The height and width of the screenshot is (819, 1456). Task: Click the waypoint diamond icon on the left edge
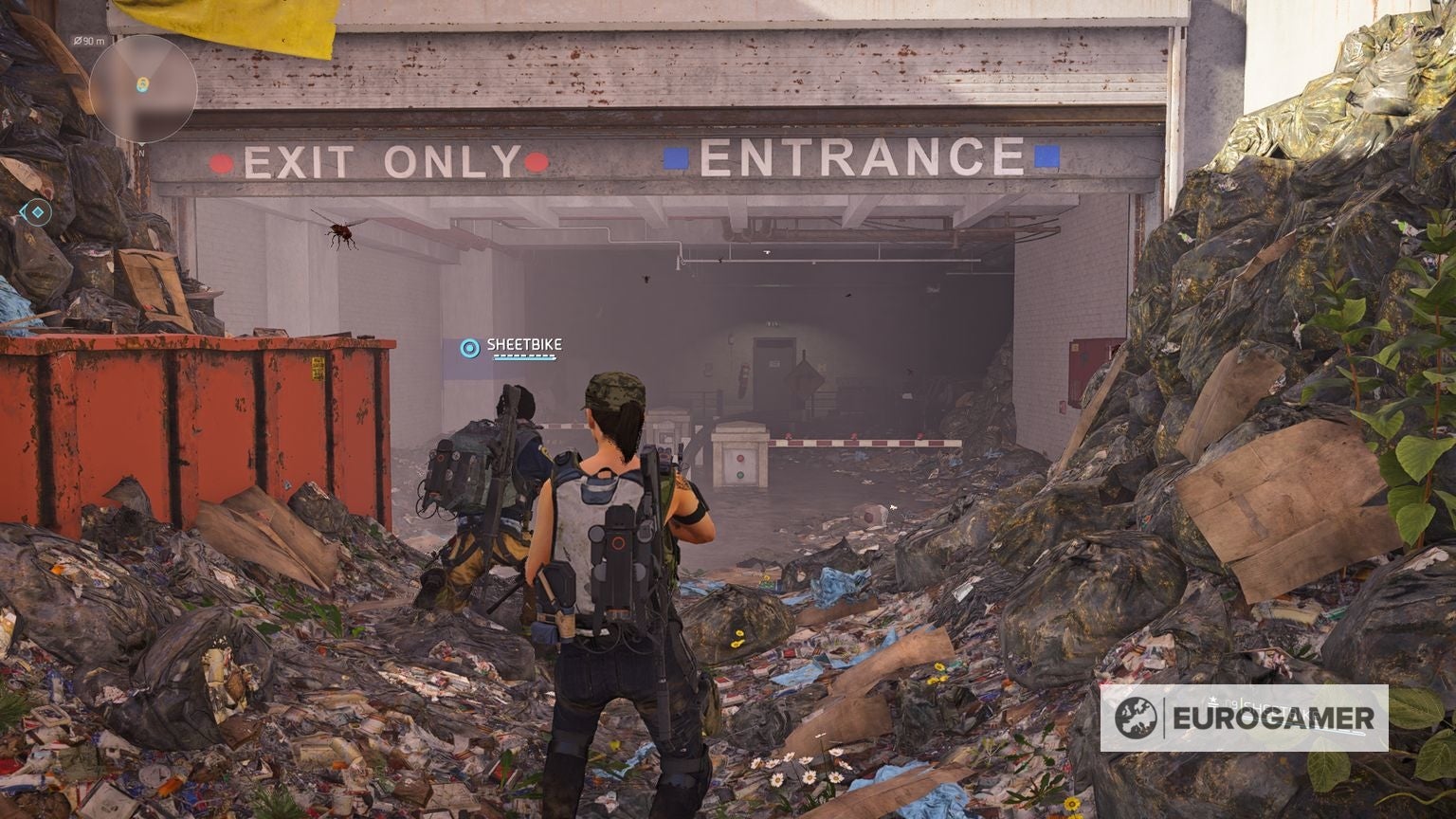(x=37, y=213)
